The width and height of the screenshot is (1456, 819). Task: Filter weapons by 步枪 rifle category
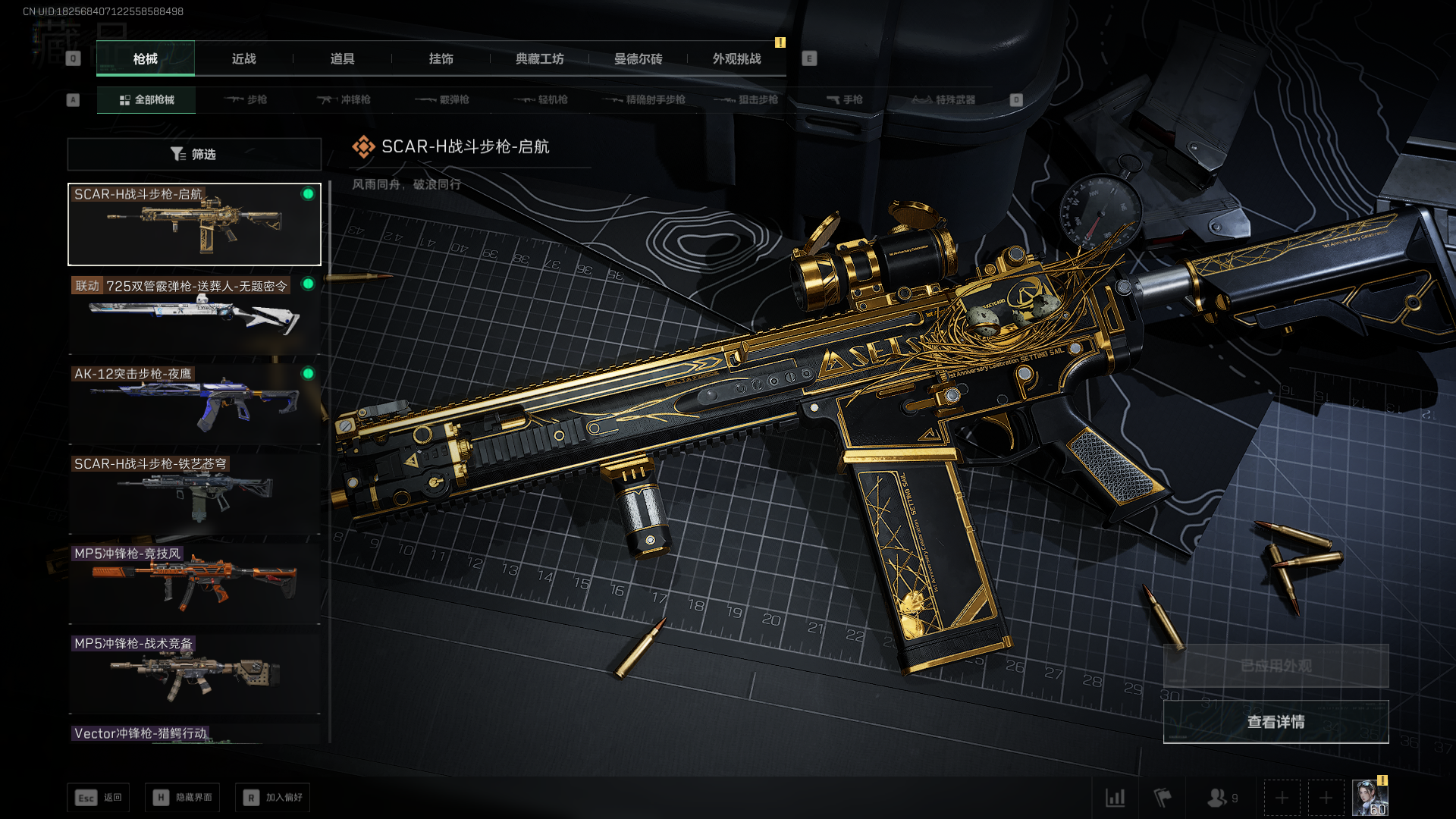tap(246, 100)
